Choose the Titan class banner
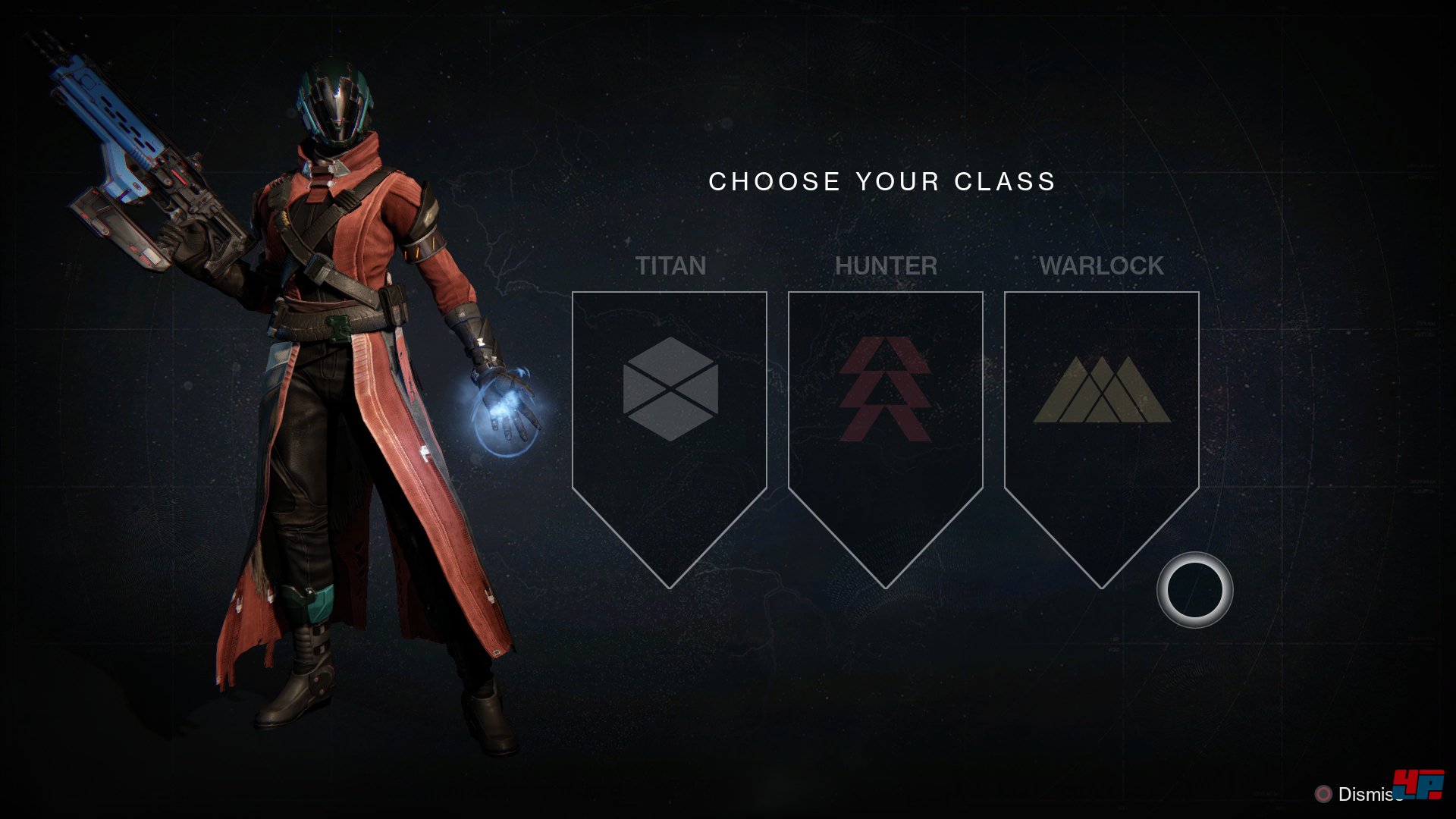The image size is (1456, 819). (670, 409)
